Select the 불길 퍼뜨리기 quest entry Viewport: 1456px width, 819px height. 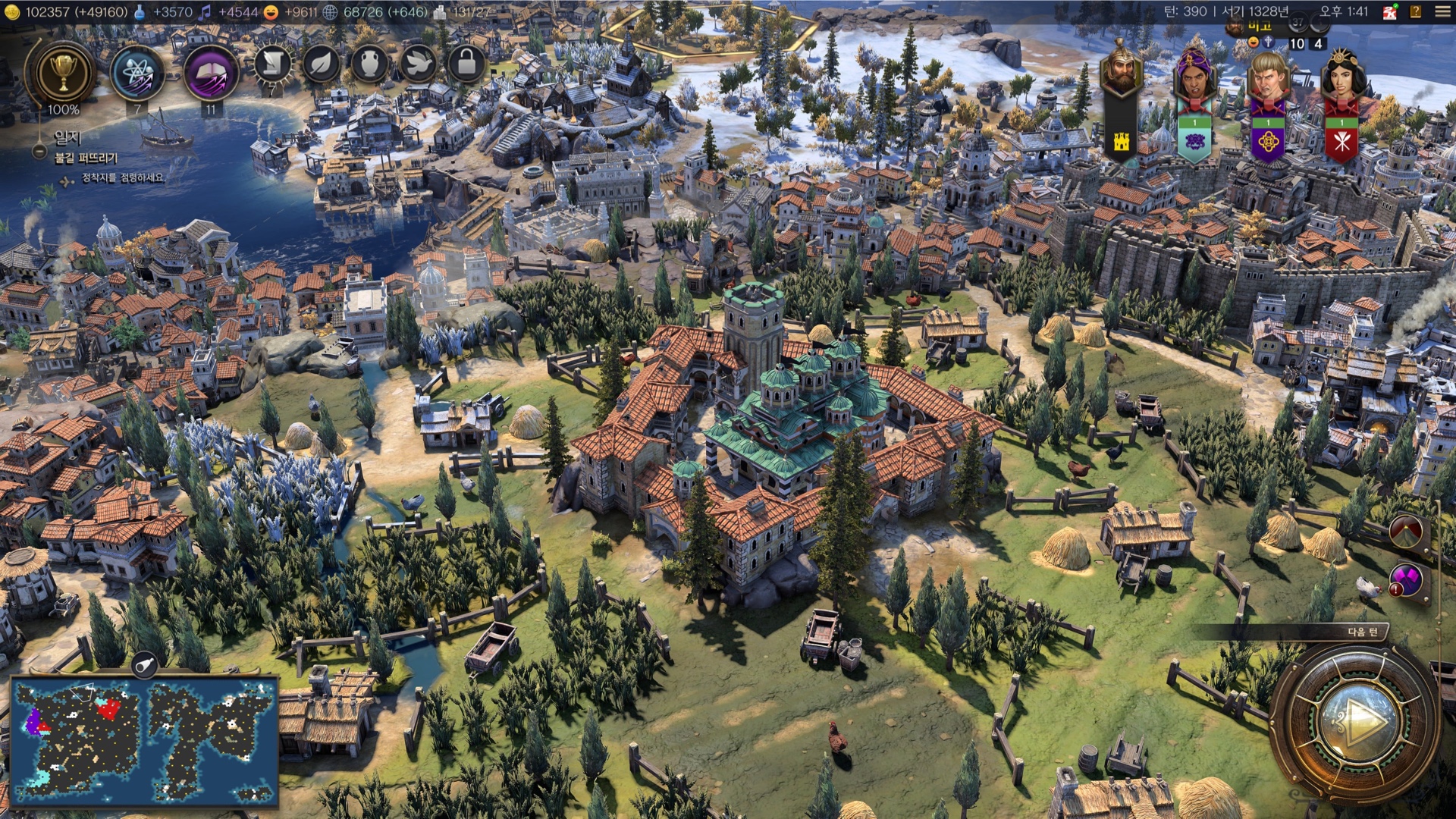(x=86, y=158)
